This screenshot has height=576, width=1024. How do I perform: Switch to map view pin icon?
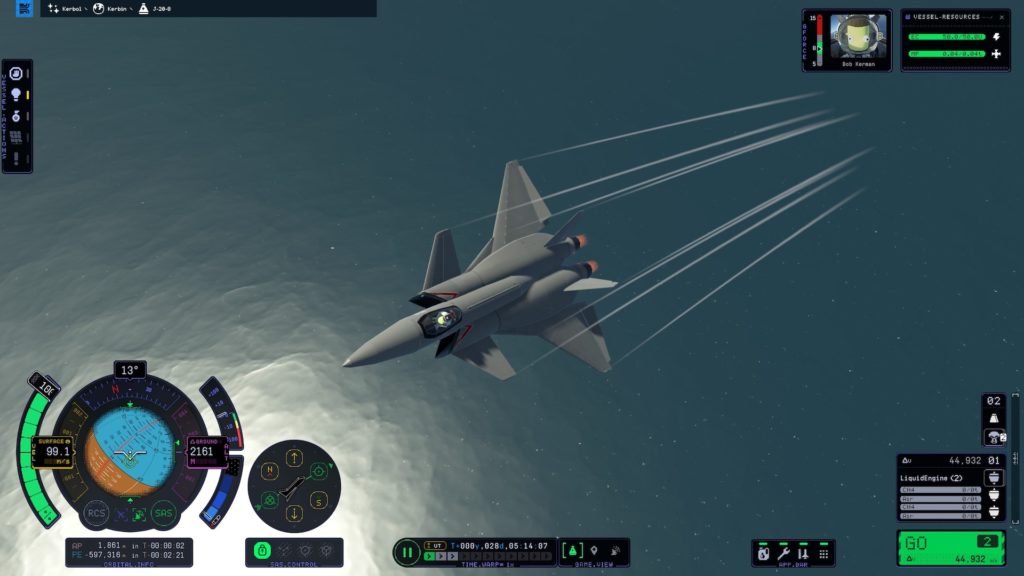click(x=593, y=551)
